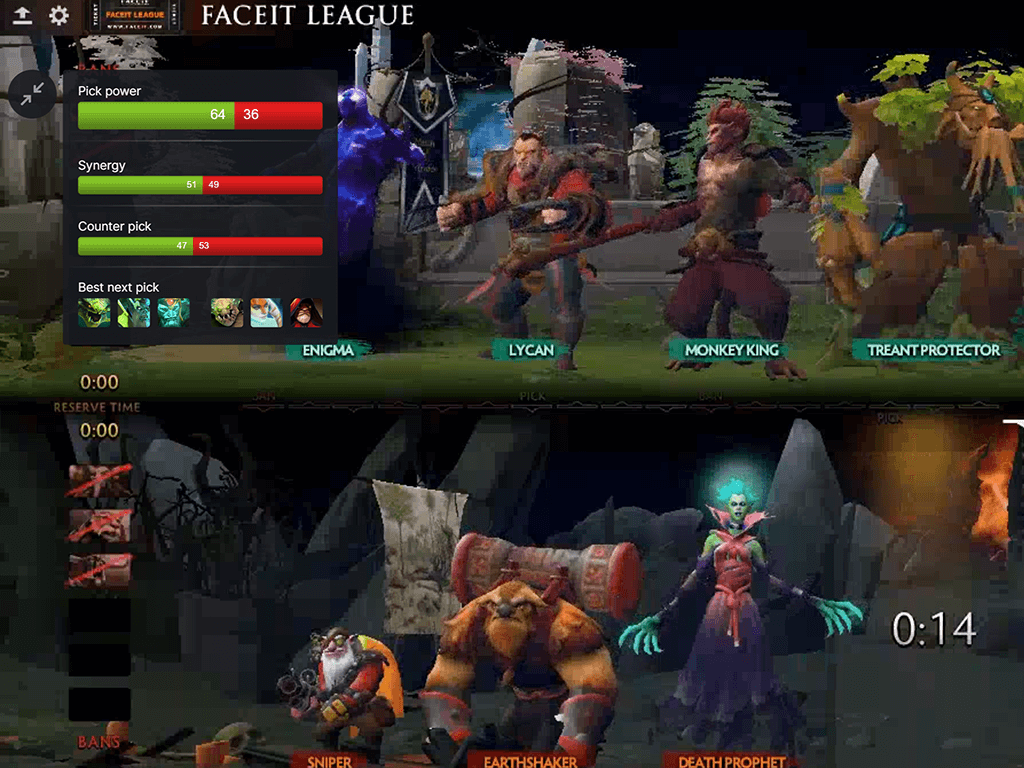Choose the Bristleback suggested pick icon

tap(227, 313)
